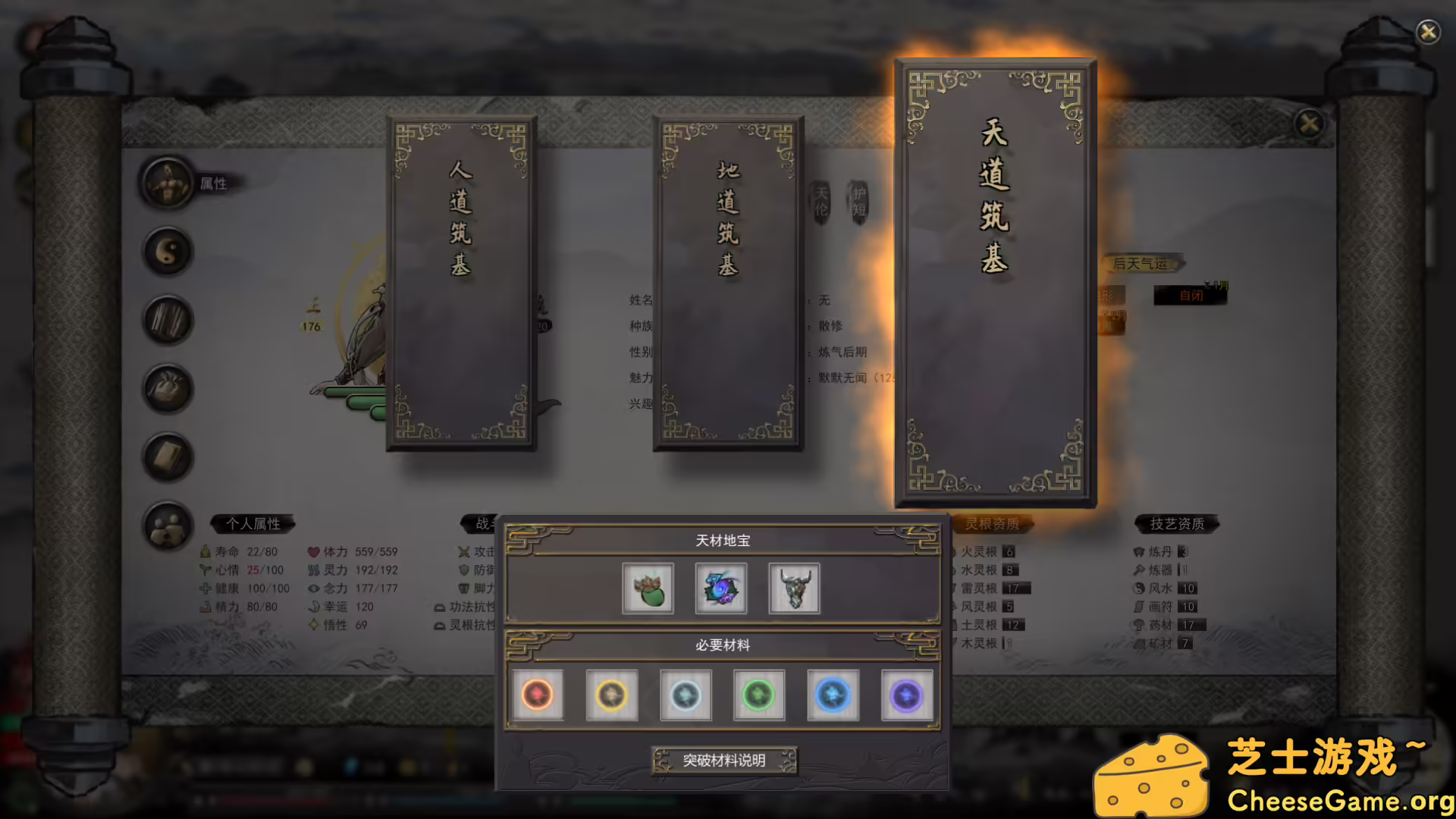Open the book sidebar panel
This screenshot has height=819, width=1456.
pos(168,457)
